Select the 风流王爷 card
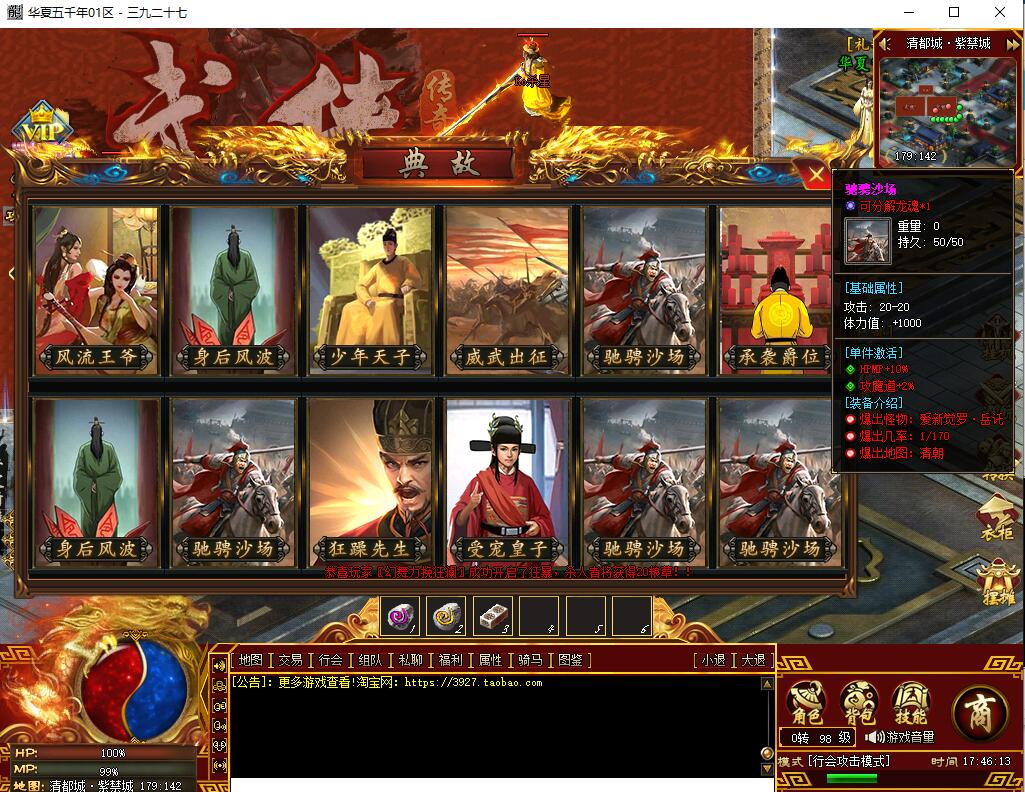 point(96,290)
